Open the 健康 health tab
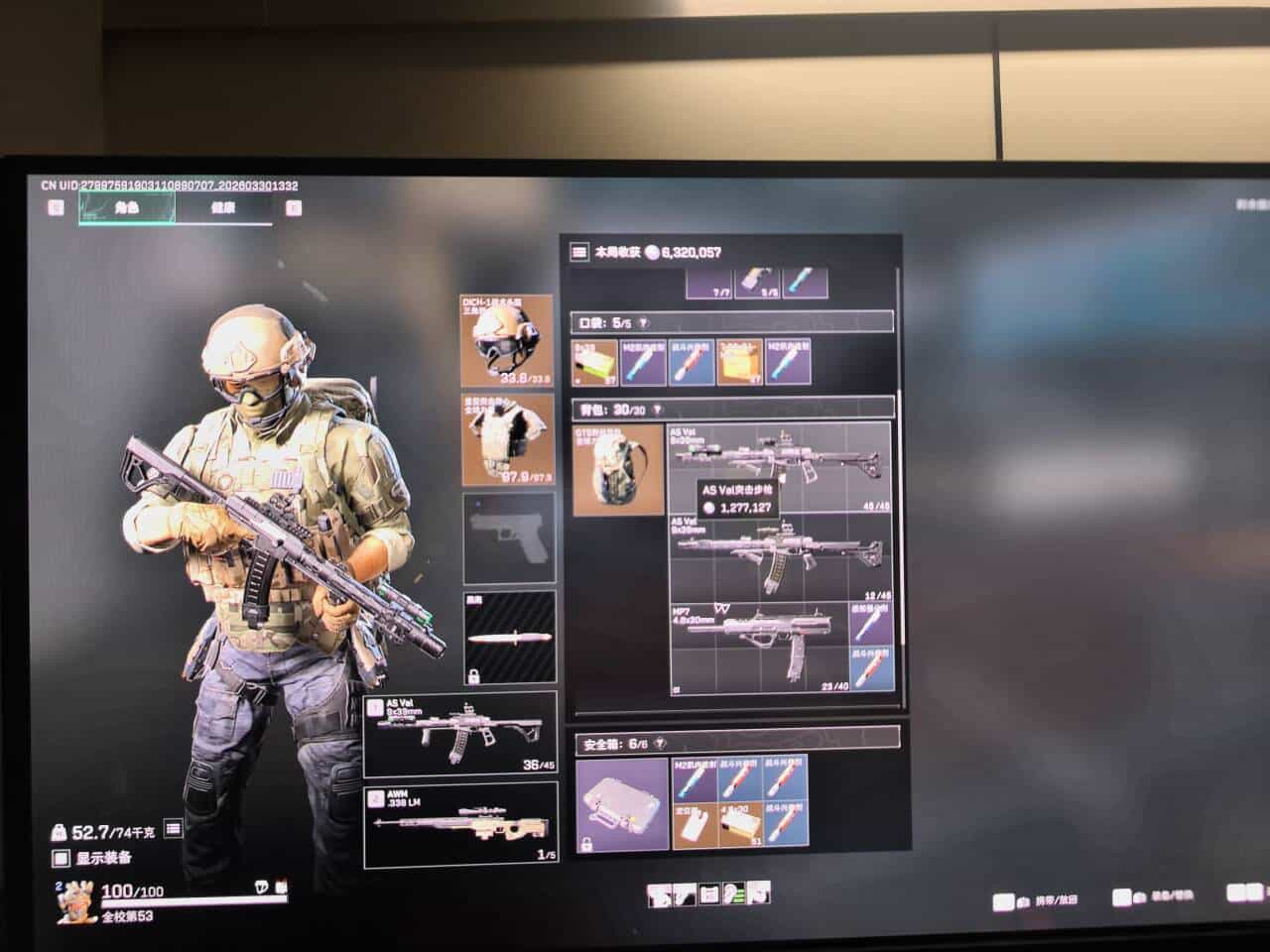 tap(223, 208)
